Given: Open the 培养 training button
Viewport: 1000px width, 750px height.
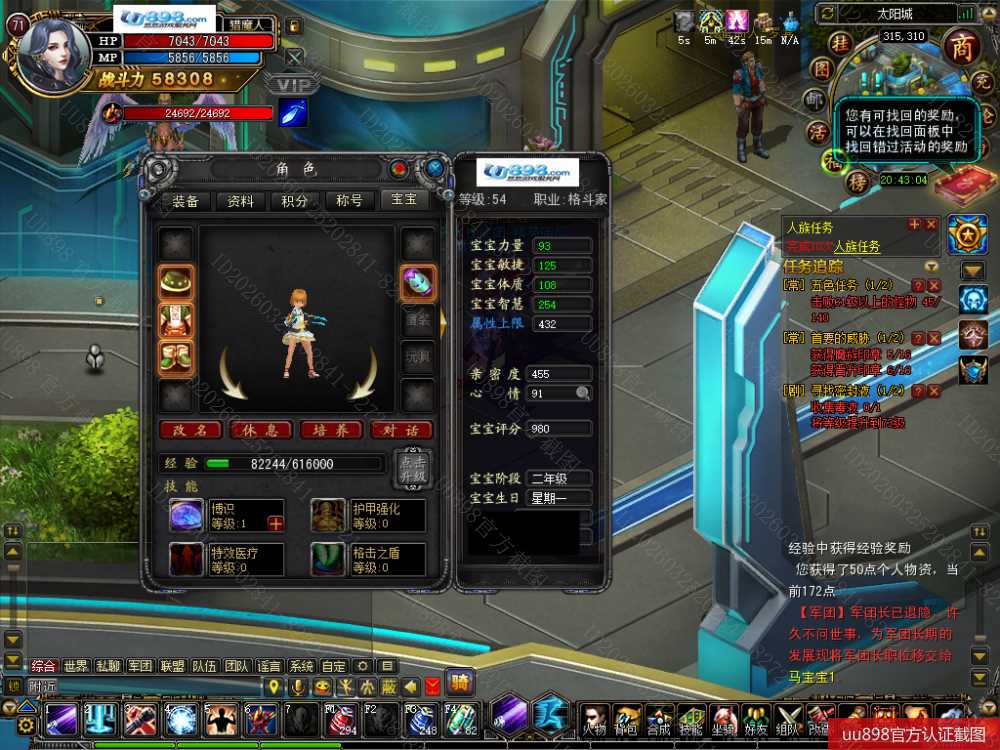Looking at the screenshot, I should 331,430.
